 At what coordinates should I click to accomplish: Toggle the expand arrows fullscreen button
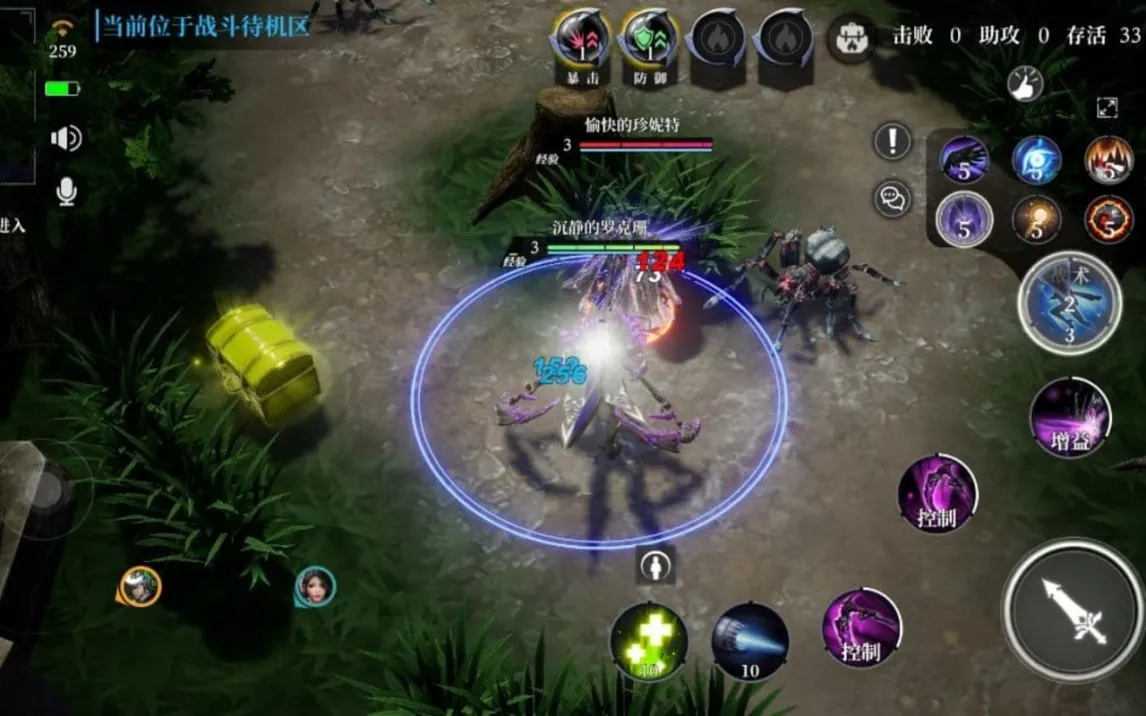pyautogui.click(x=1107, y=108)
